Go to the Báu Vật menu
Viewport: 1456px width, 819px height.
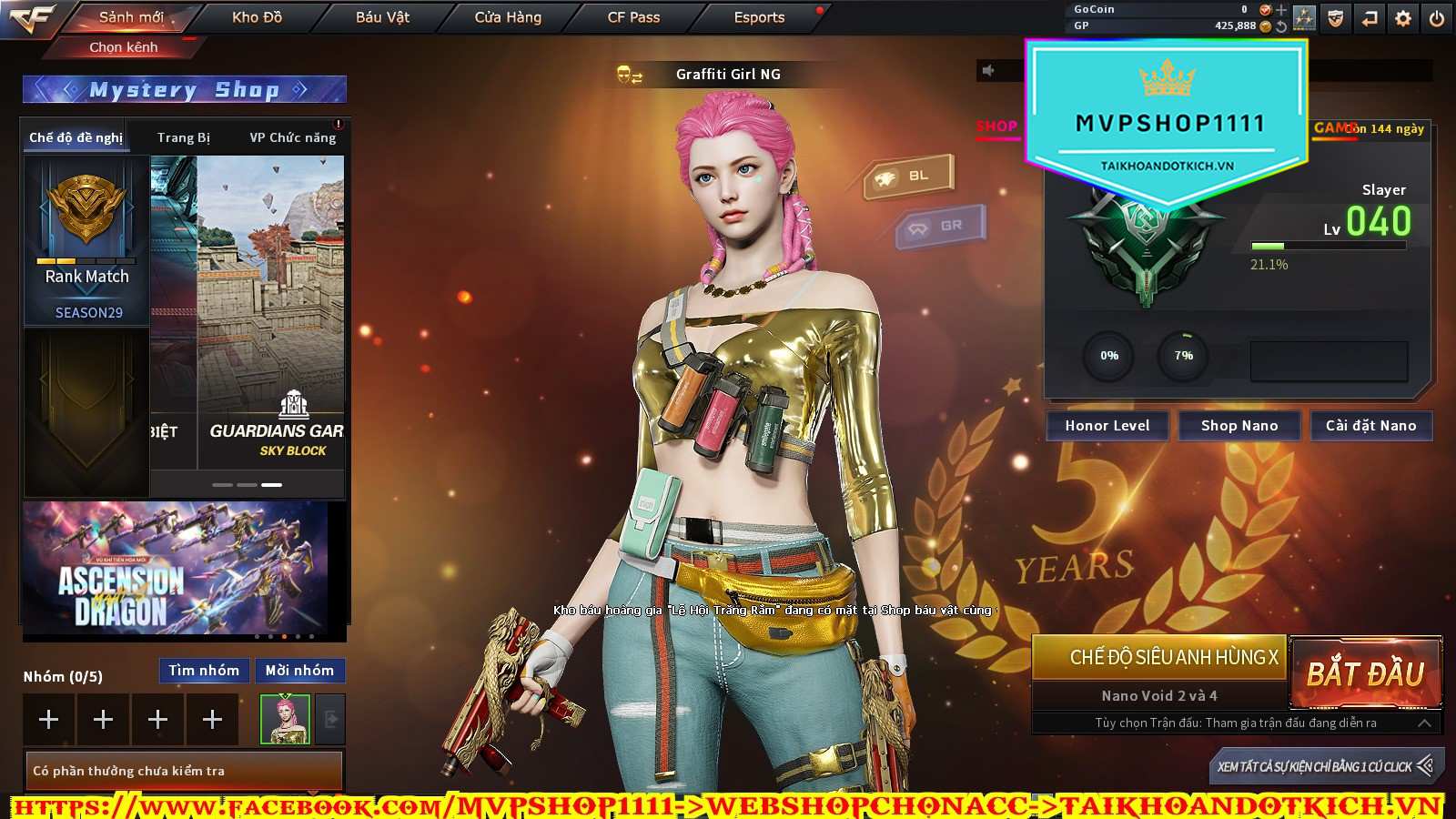tap(382, 17)
